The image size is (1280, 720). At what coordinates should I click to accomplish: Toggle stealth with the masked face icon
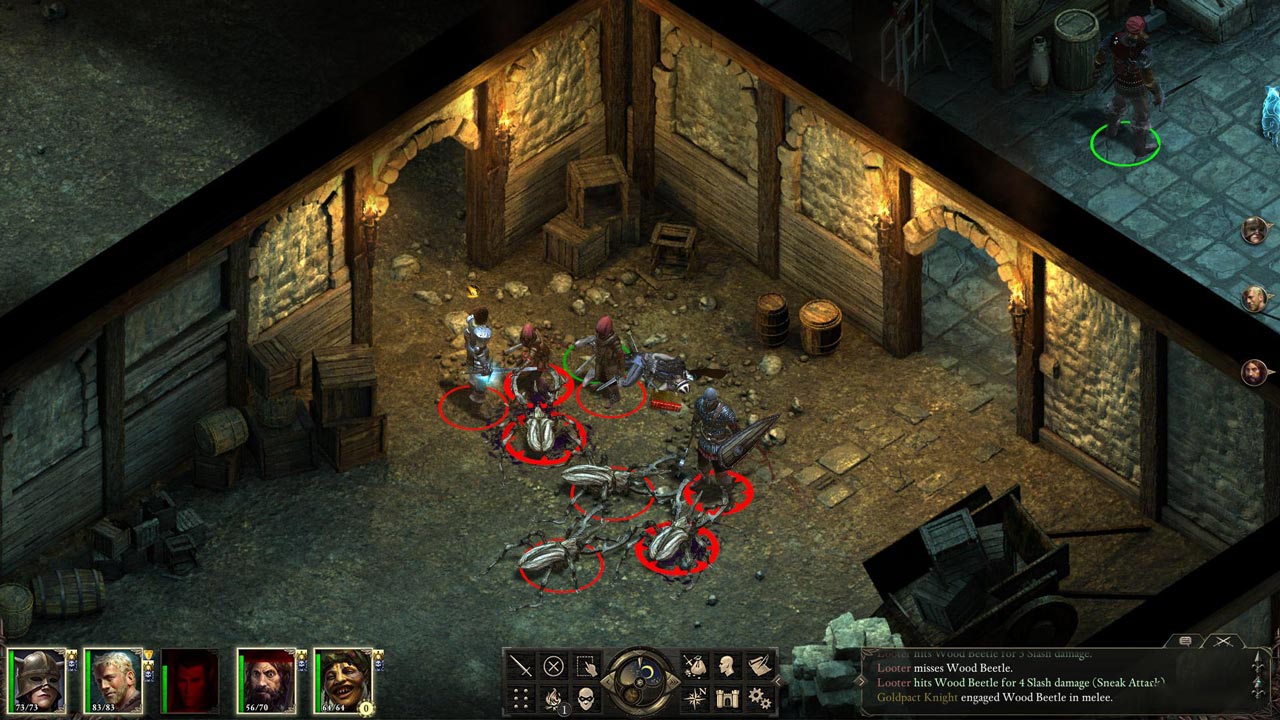586,697
